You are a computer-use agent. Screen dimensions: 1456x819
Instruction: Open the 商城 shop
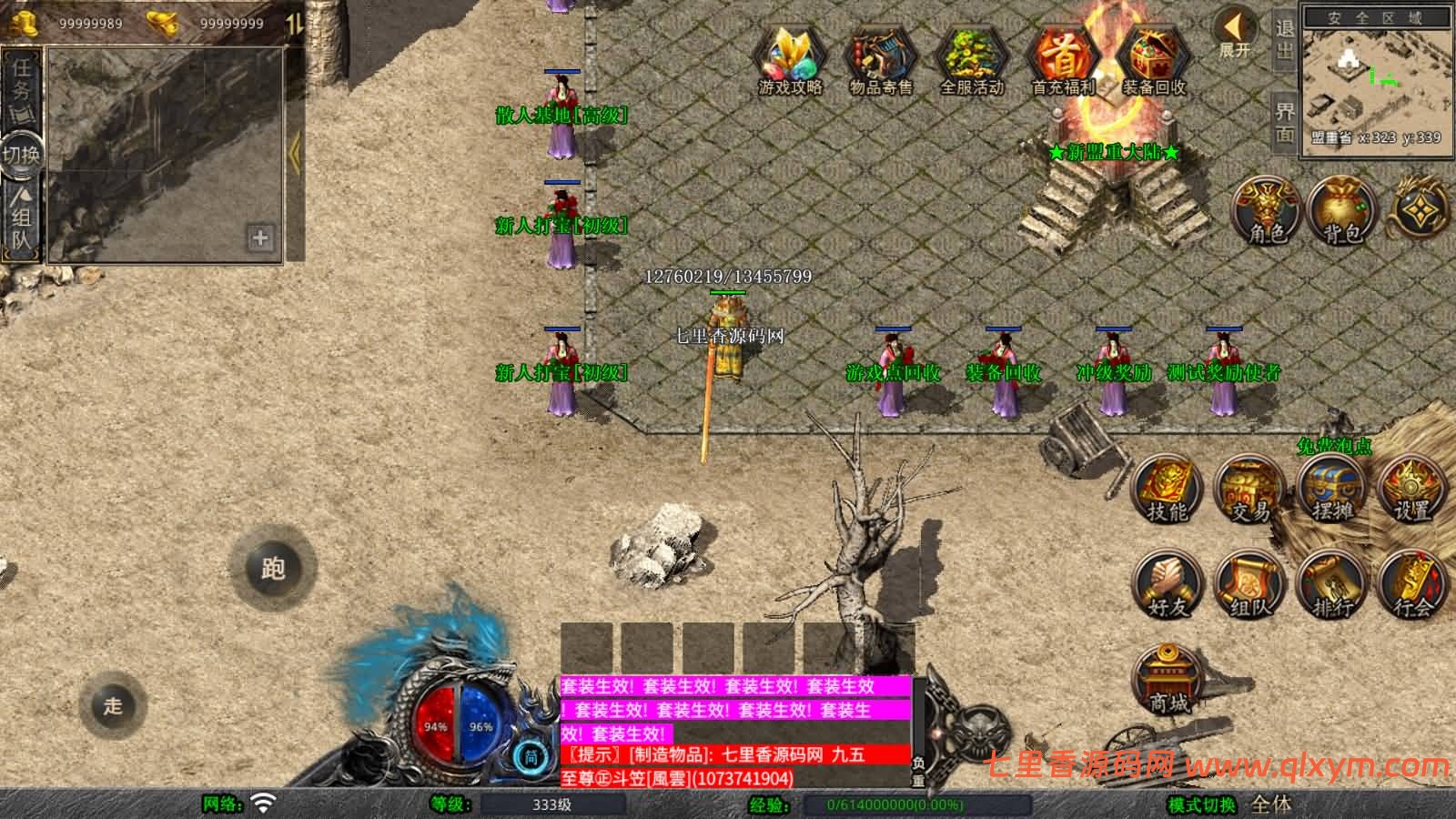[x=1168, y=681]
